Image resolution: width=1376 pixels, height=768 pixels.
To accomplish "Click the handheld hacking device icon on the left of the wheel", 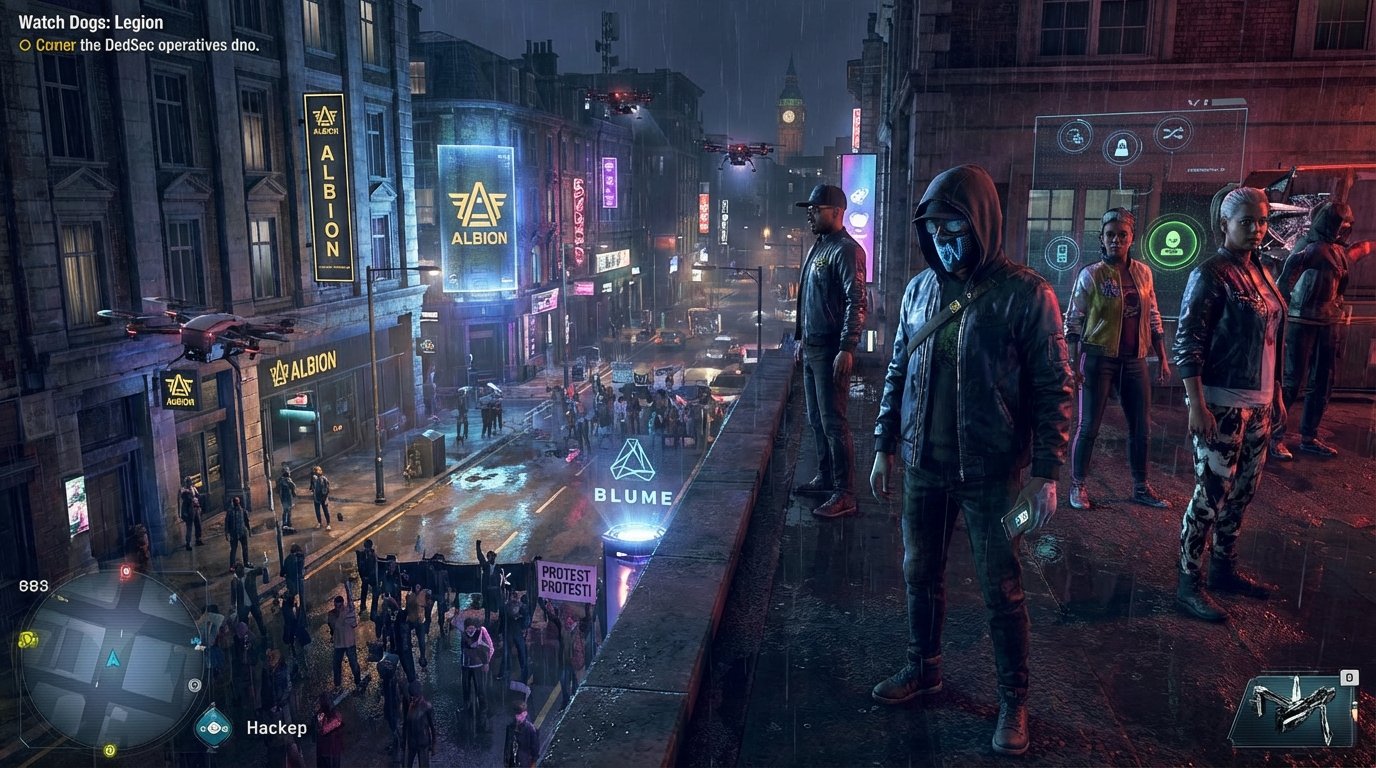I will 1063,252.
